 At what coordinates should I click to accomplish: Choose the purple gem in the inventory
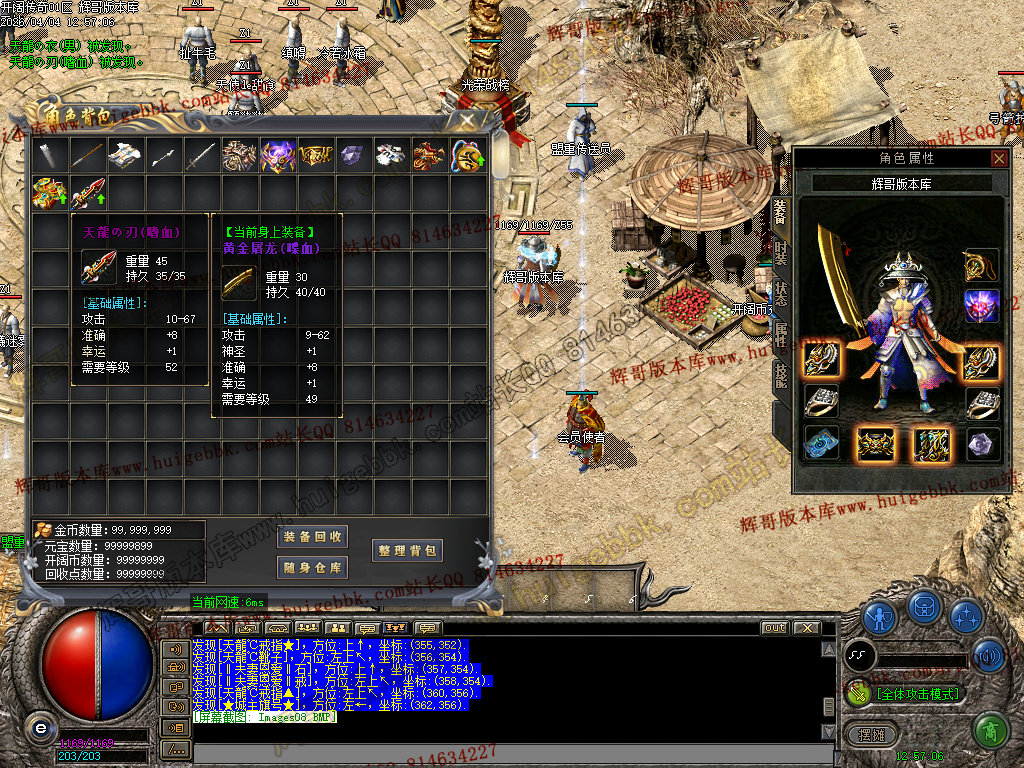click(x=352, y=155)
